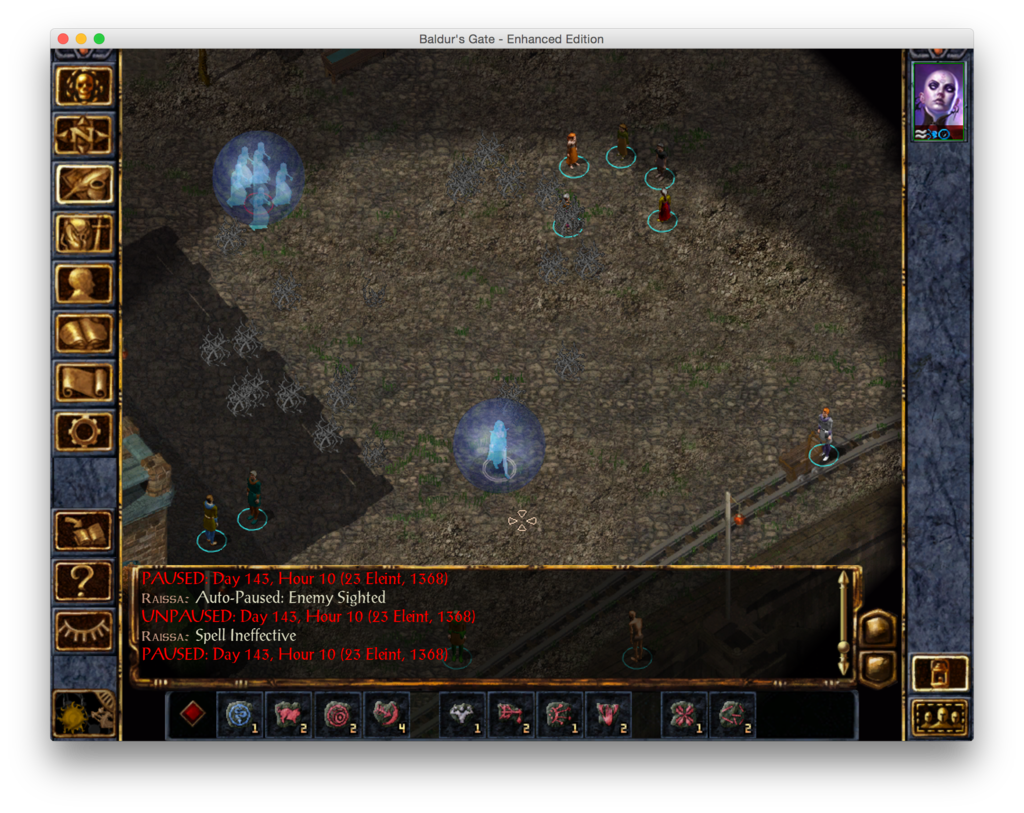Toggle the closed-eye hide interface button
1024x813 pixels.
[x=84, y=630]
